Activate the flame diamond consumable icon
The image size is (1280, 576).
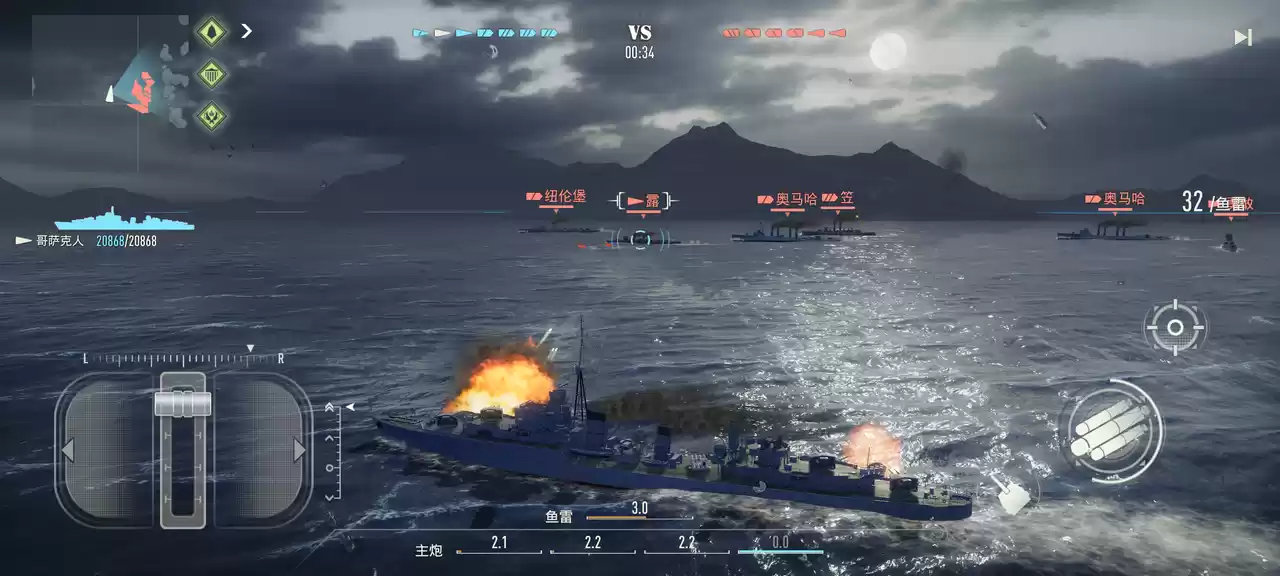click(x=211, y=32)
